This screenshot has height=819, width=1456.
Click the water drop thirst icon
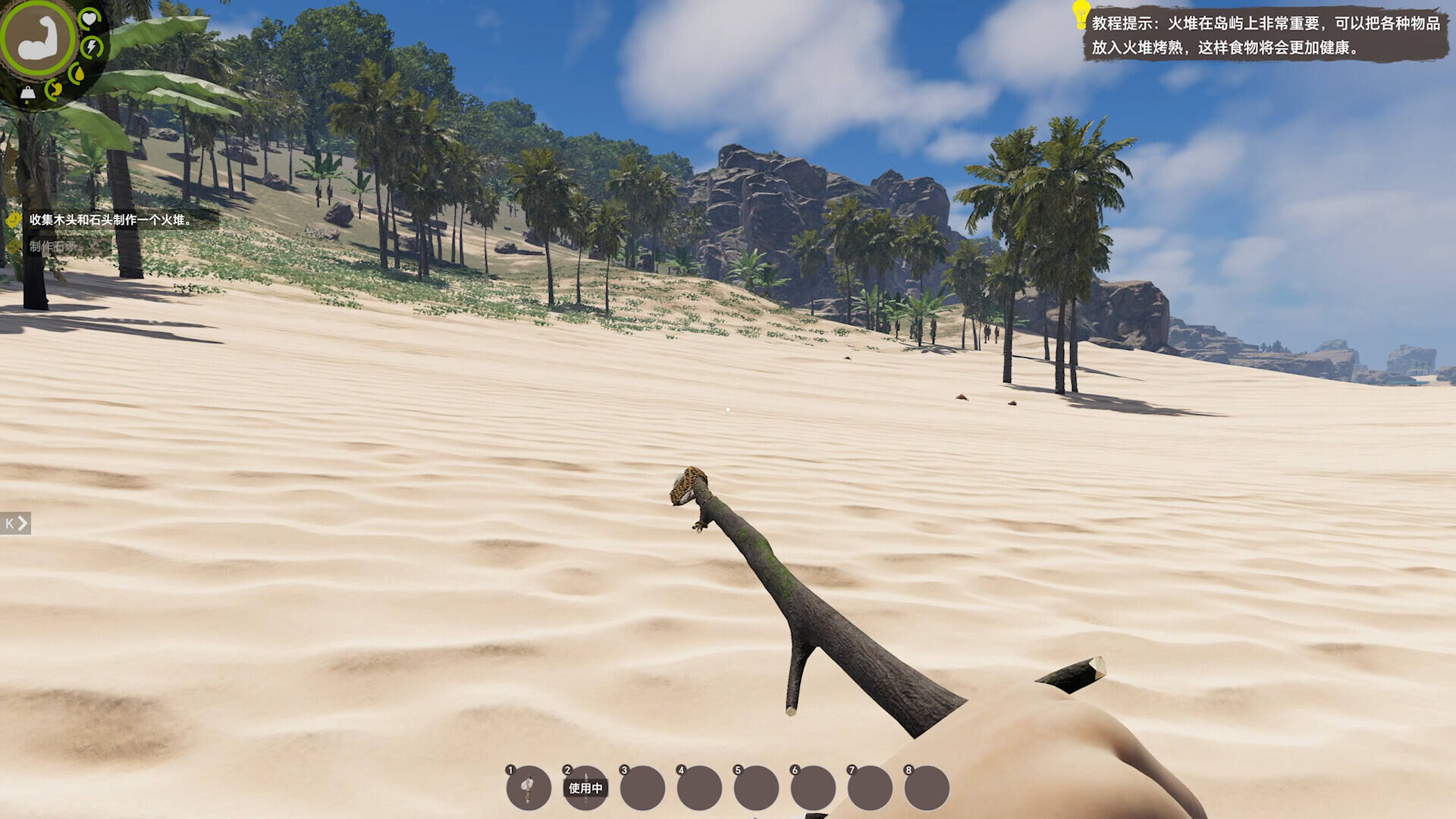[x=77, y=74]
